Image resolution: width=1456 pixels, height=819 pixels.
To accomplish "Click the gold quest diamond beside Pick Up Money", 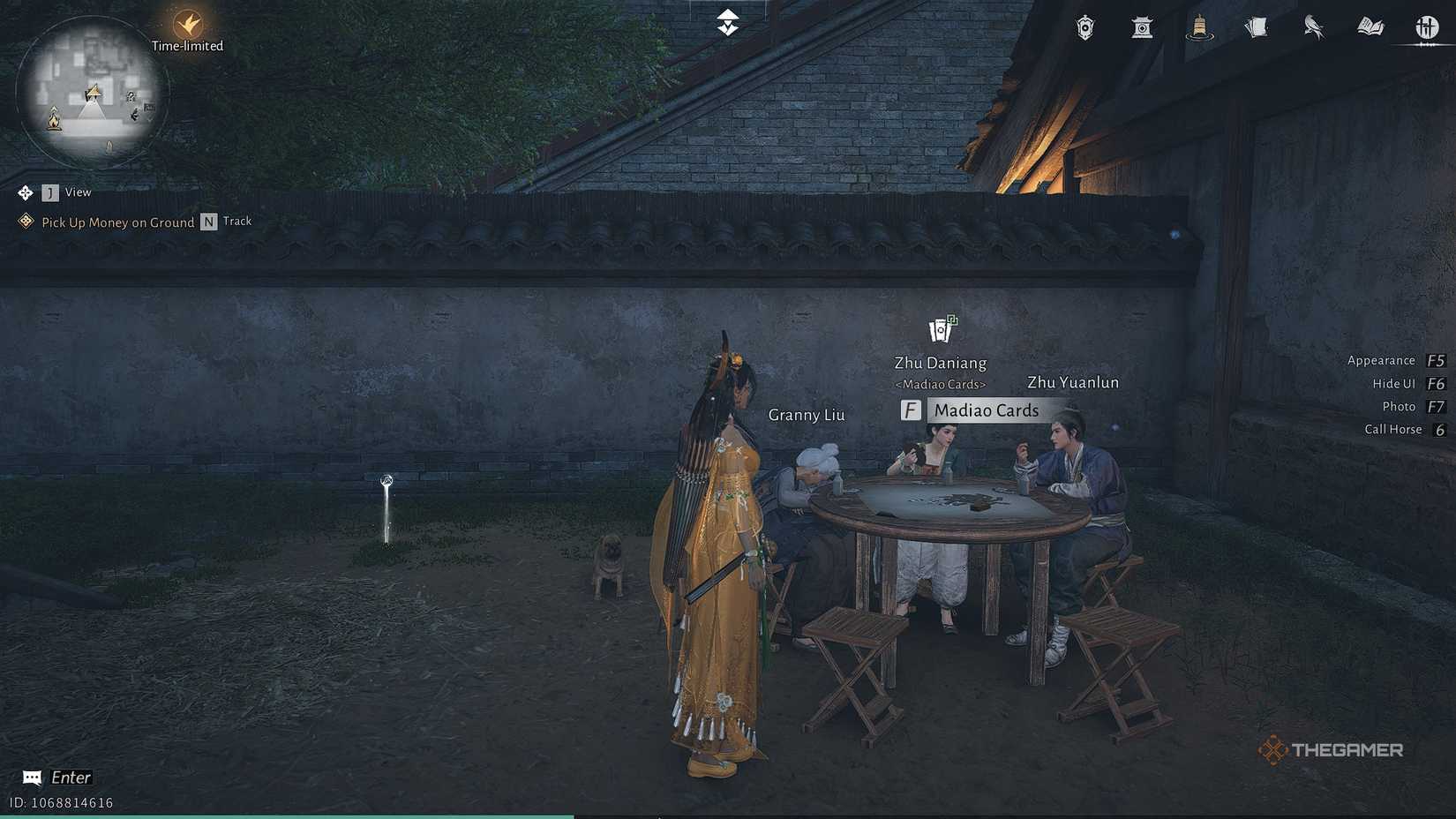I will tap(25, 221).
